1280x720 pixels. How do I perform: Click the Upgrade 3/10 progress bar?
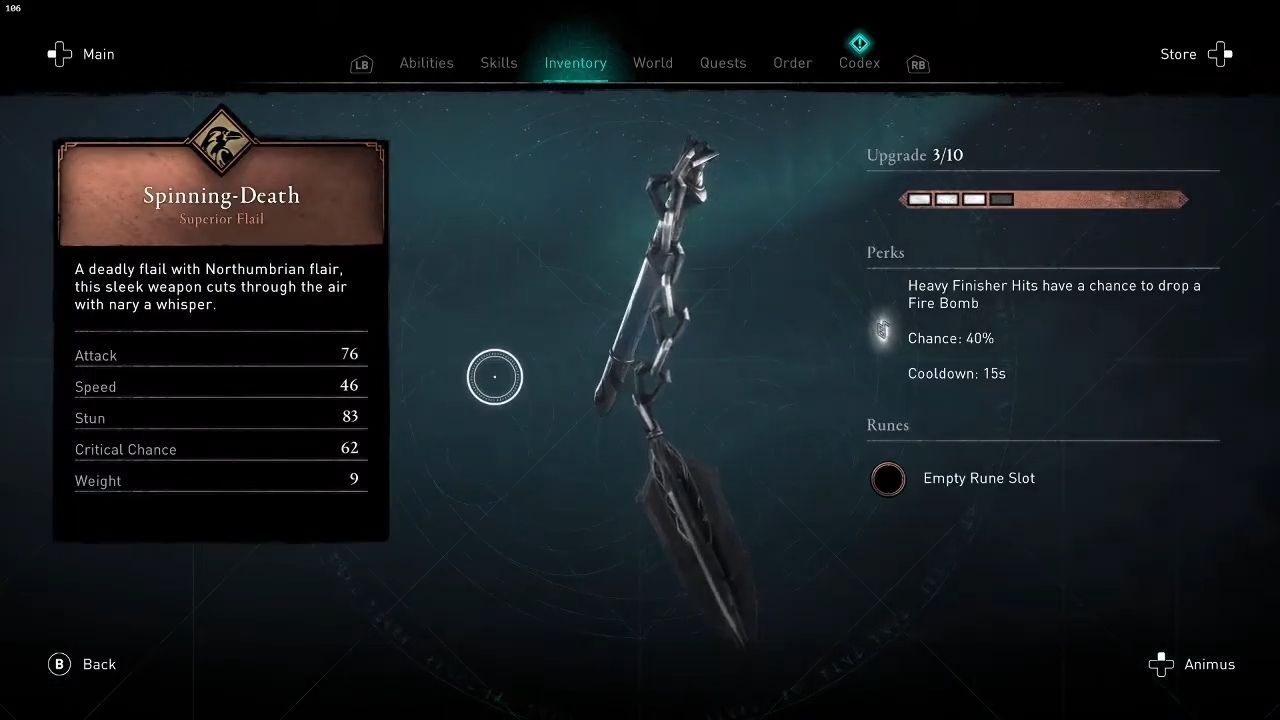coord(1043,199)
